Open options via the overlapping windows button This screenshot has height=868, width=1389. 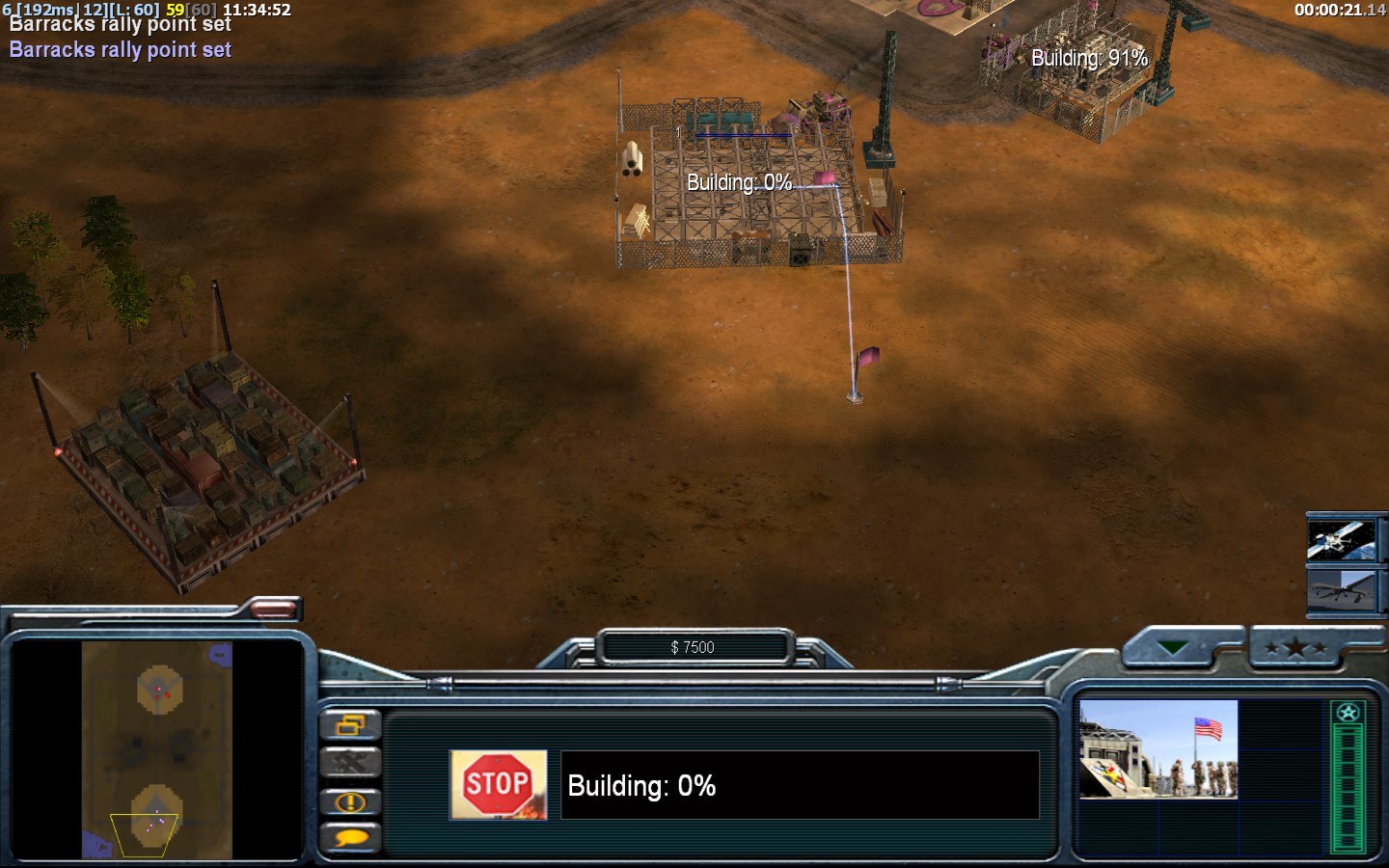350,724
